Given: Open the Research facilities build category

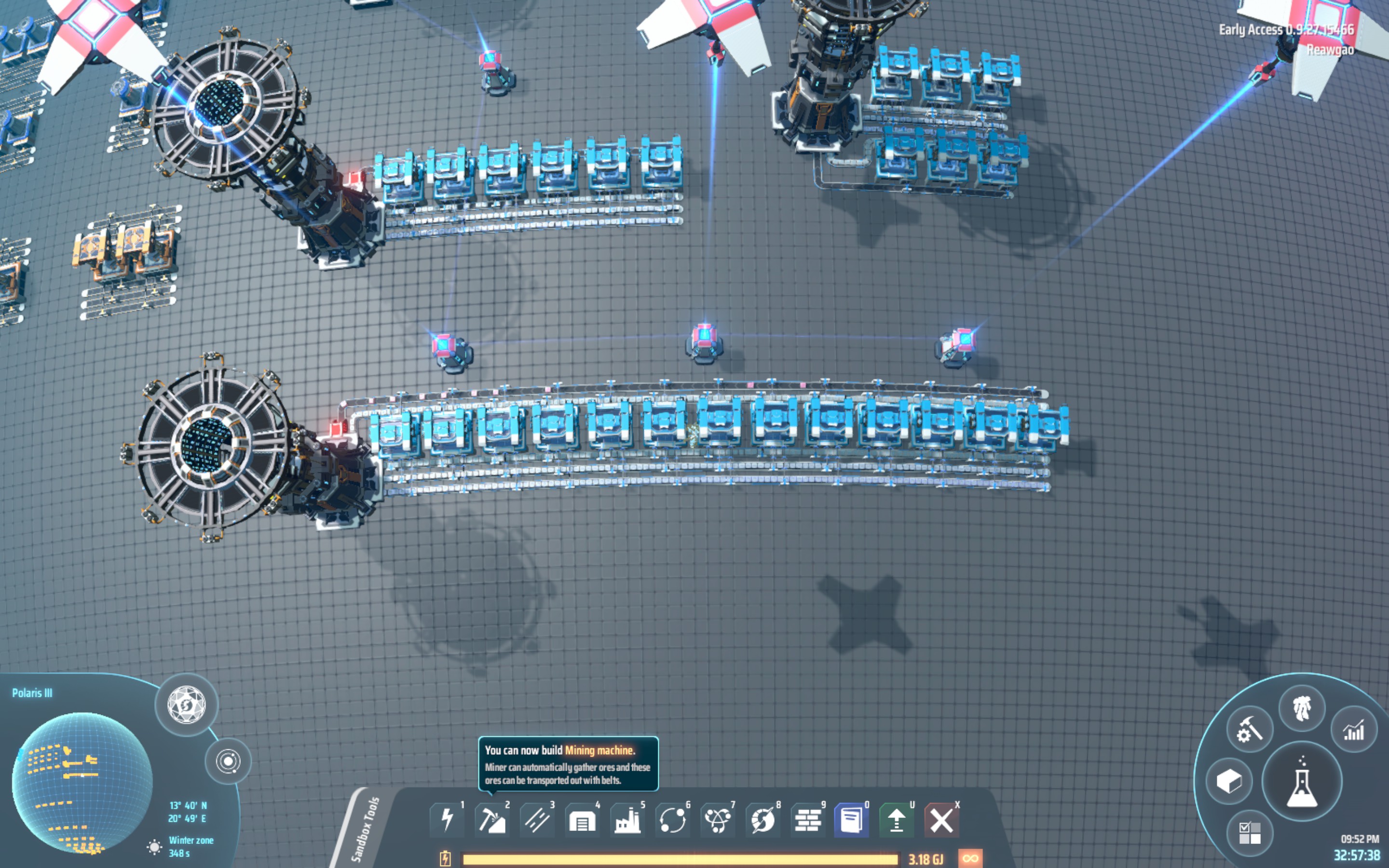Looking at the screenshot, I should click(x=718, y=820).
